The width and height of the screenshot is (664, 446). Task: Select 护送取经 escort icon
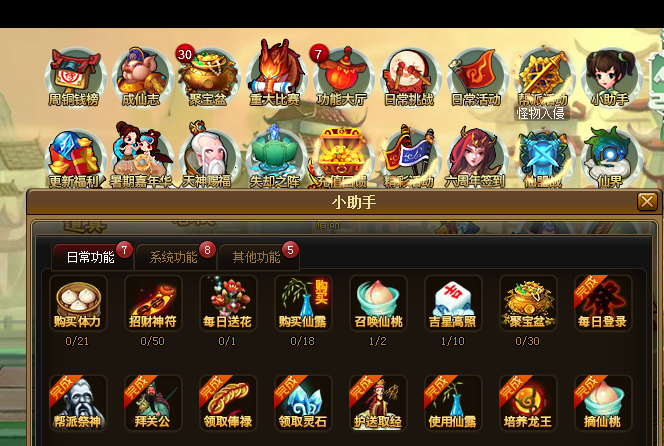click(378, 403)
